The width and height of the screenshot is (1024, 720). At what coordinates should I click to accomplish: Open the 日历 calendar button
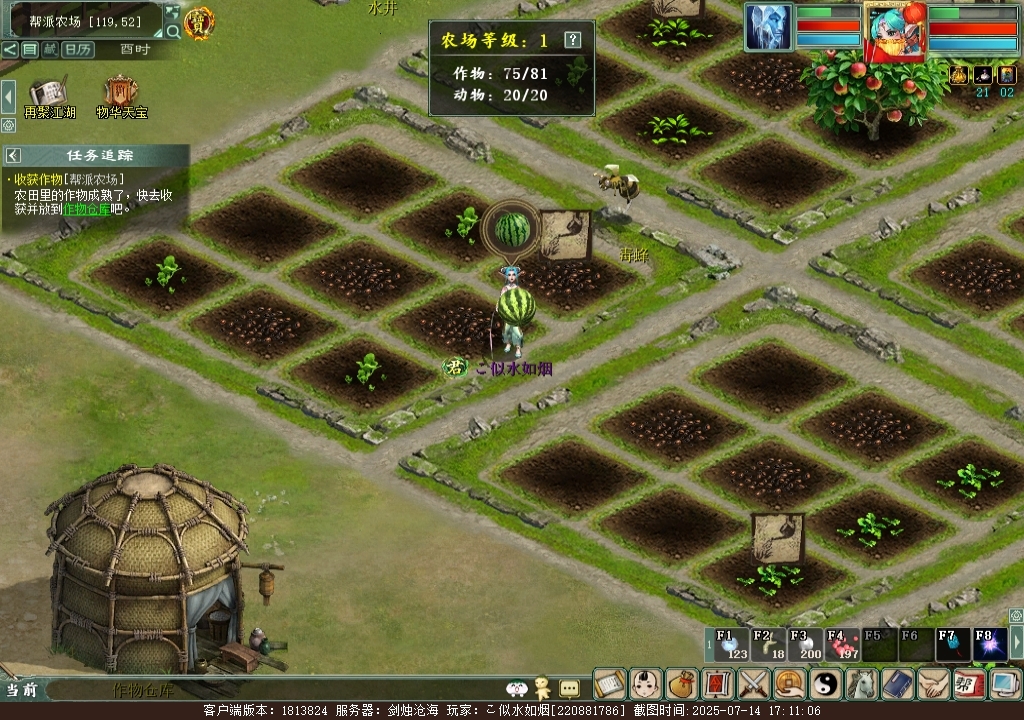tap(78, 49)
